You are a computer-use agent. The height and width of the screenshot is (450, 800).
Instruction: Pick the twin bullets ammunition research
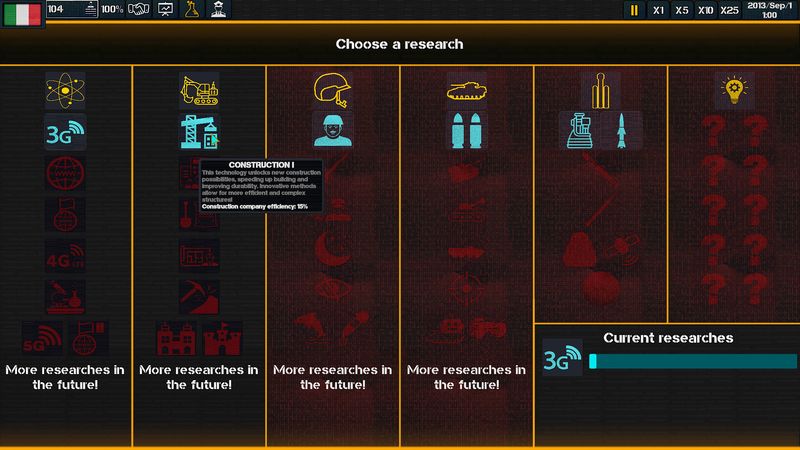point(467,131)
